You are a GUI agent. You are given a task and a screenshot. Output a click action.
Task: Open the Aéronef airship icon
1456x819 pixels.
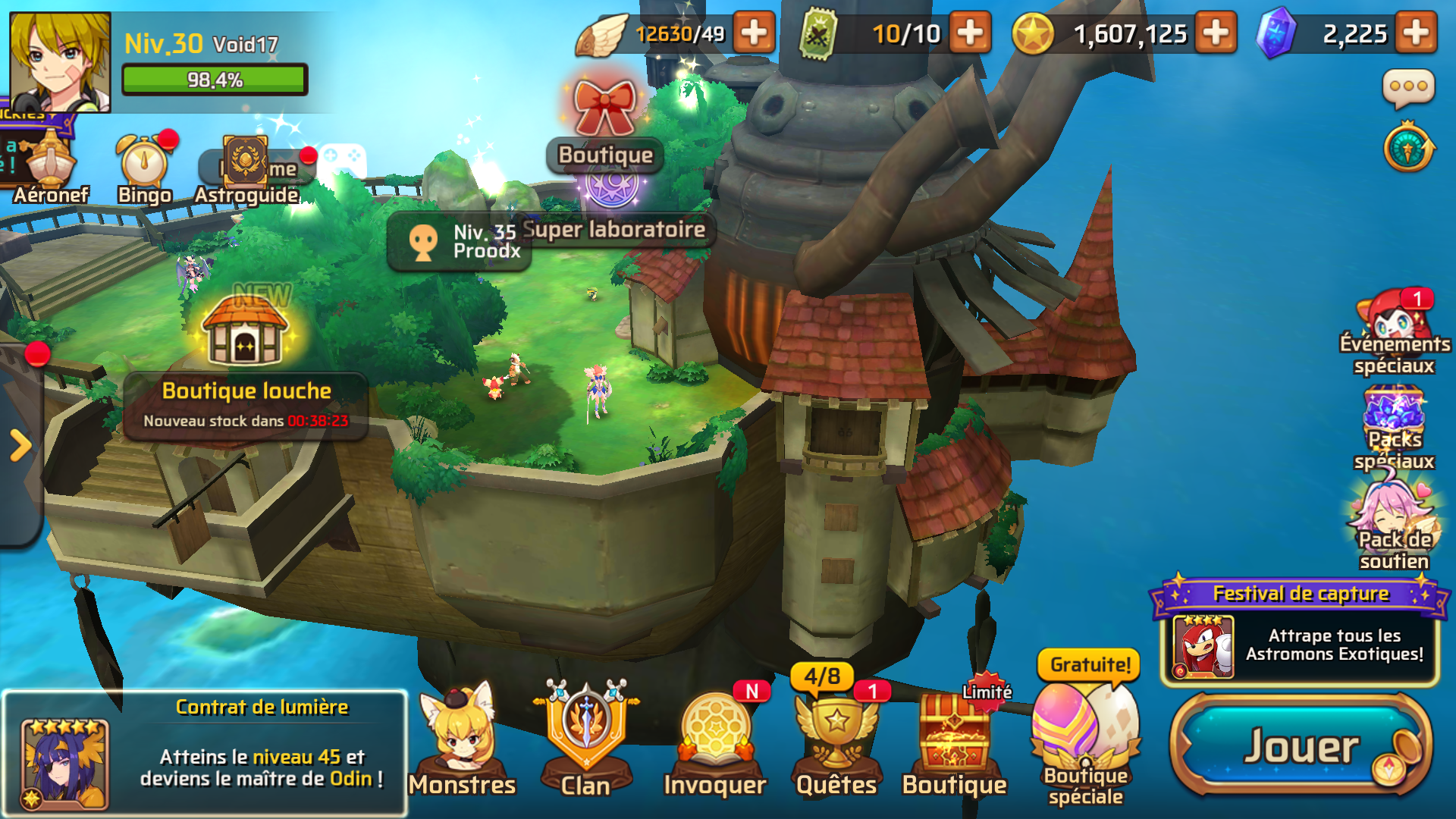51,171
